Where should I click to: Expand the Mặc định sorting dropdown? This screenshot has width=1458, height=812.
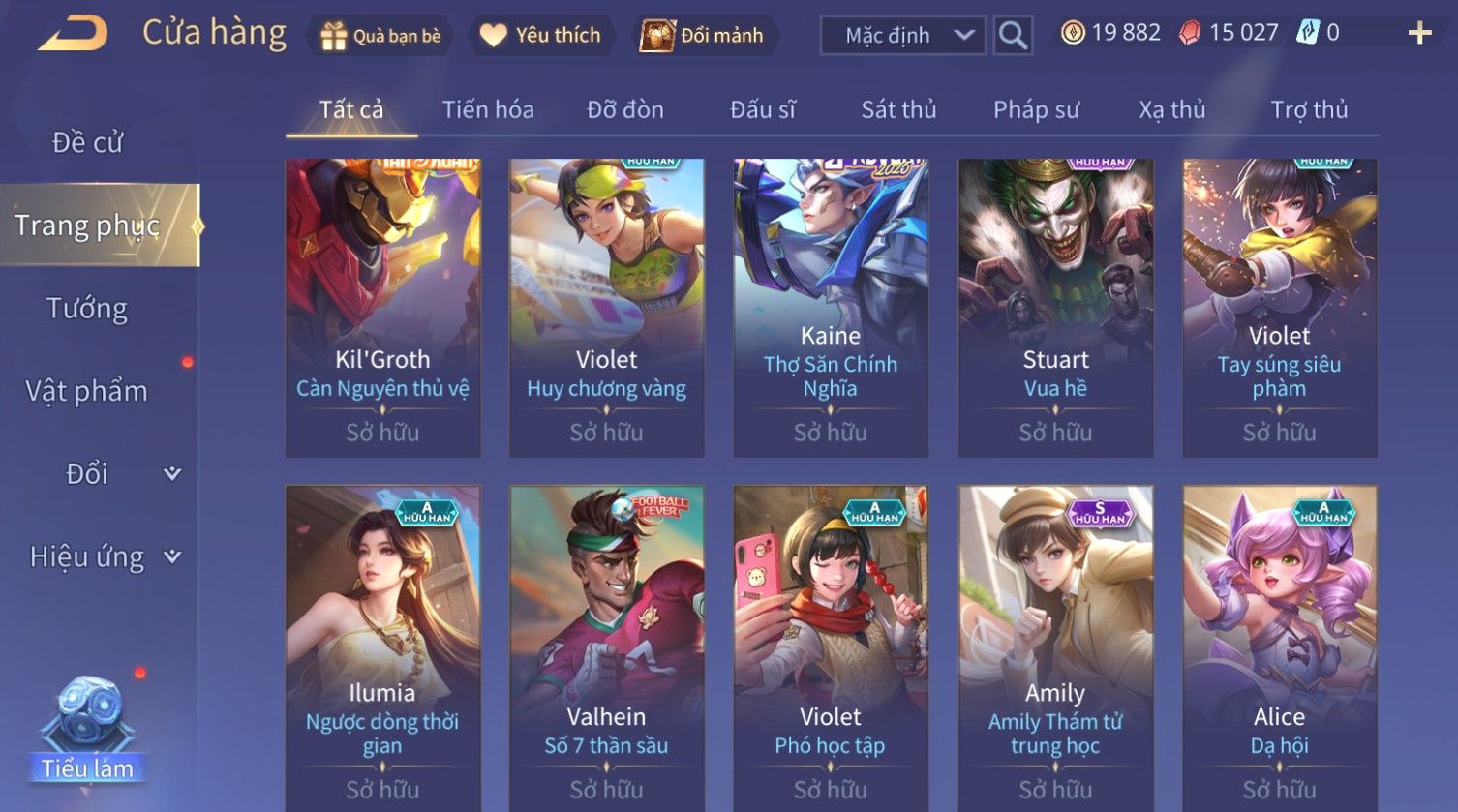click(902, 36)
